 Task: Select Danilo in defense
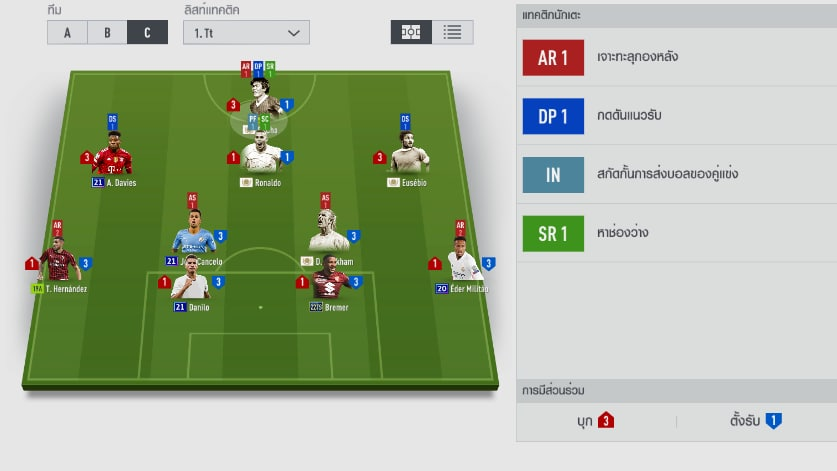(191, 283)
